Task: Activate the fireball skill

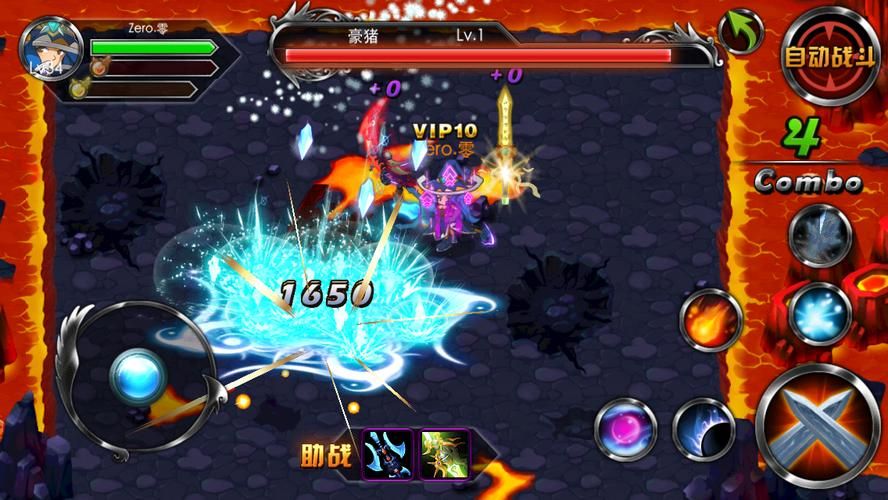Action: tap(711, 320)
